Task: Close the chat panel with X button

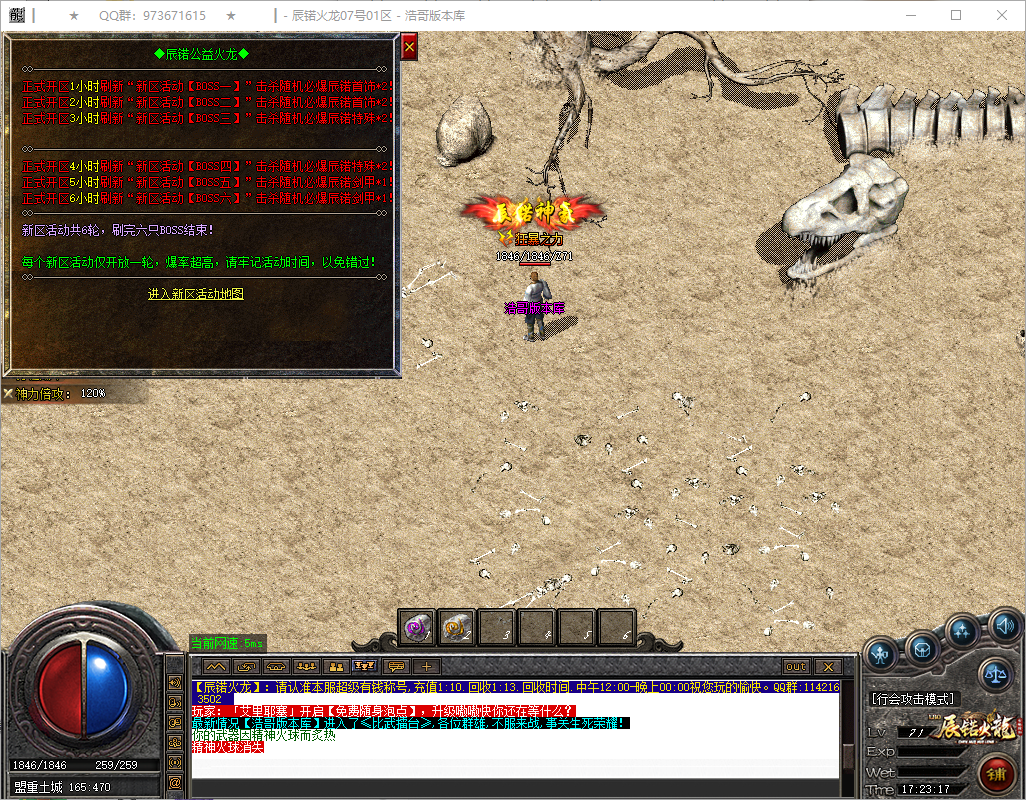Action: (x=827, y=666)
